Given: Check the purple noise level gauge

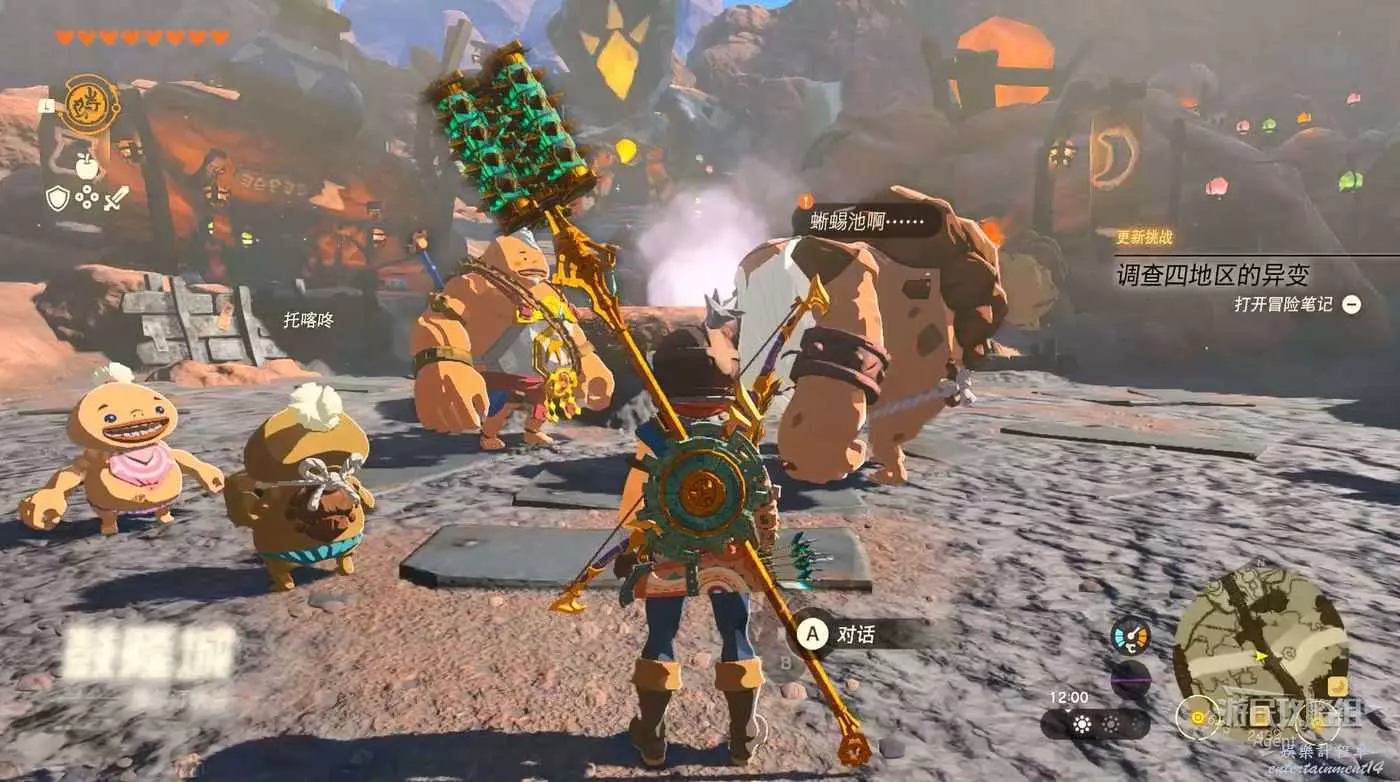Looking at the screenshot, I should (1130, 679).
